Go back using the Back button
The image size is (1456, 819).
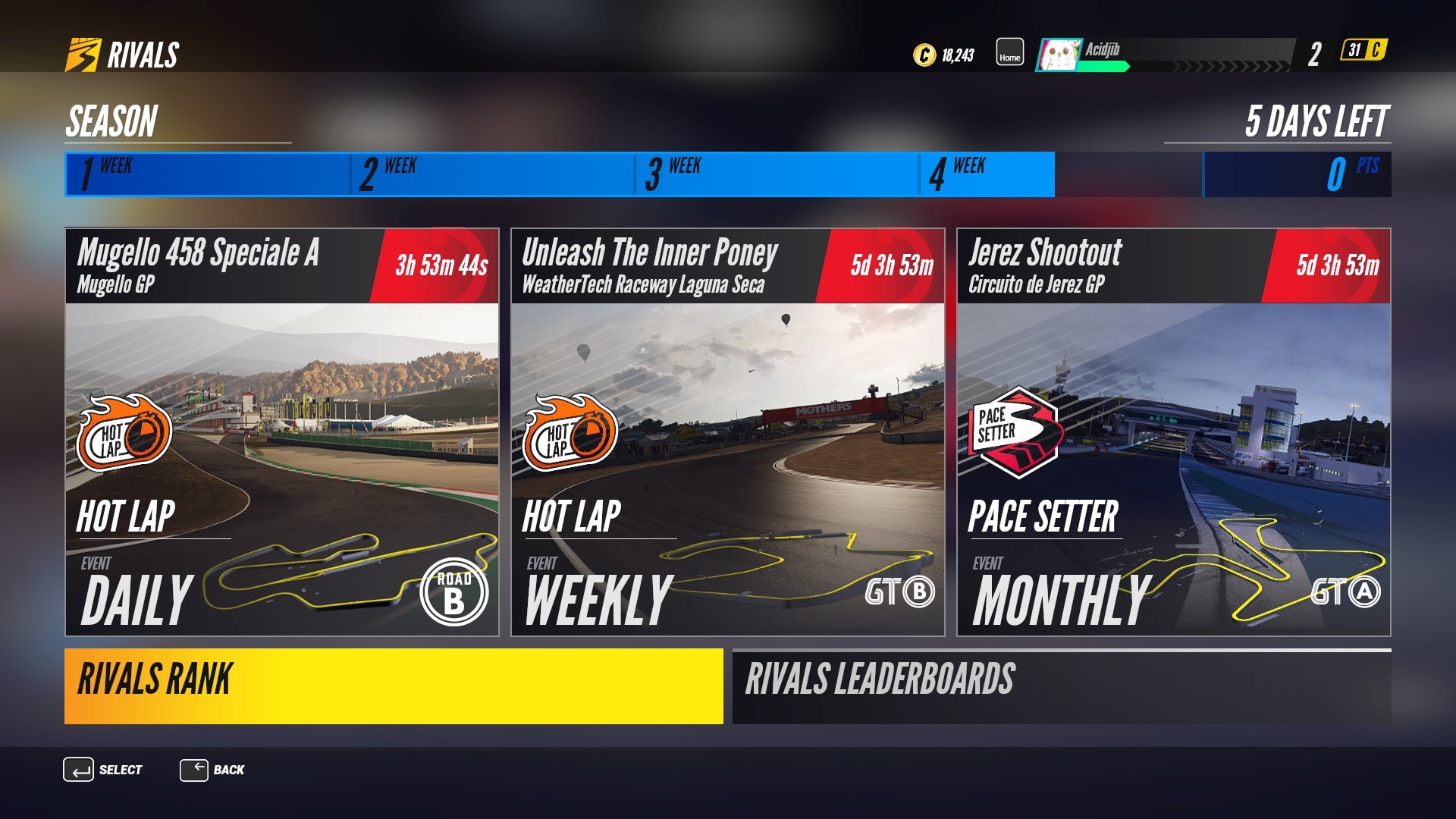(212, 770)
